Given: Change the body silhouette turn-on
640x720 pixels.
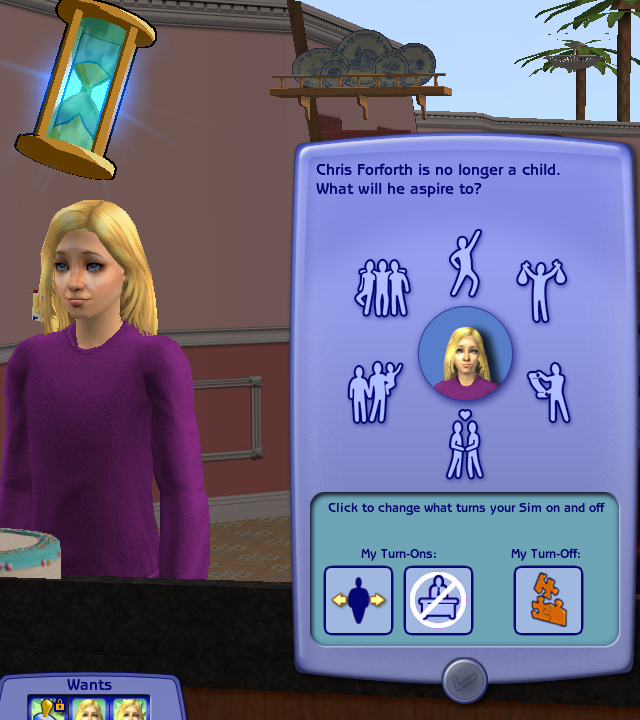Looking at the screenshot, I should tap(358, 600).
